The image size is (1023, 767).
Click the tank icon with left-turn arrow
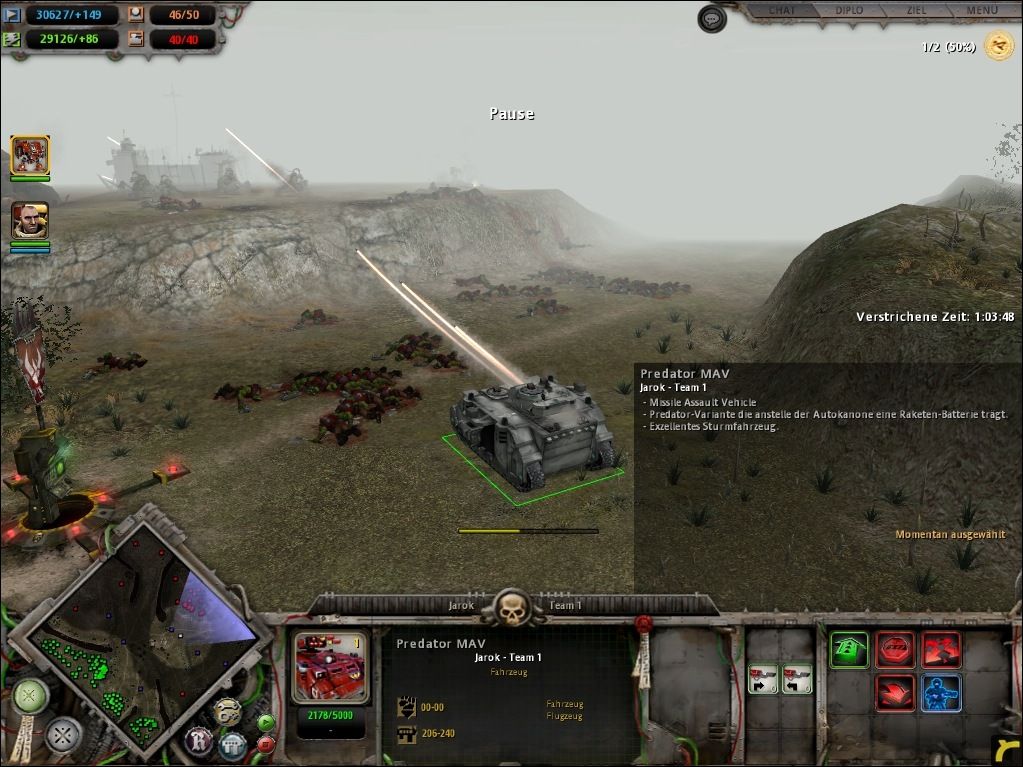pyautogui.click(x=796, y=679)
